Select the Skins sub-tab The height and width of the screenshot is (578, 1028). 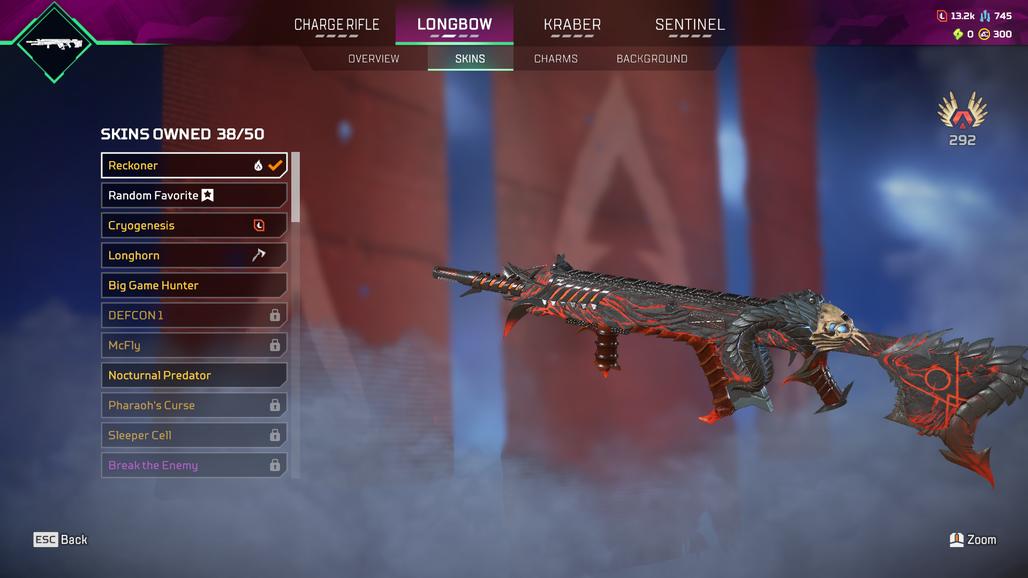point(470,59)
